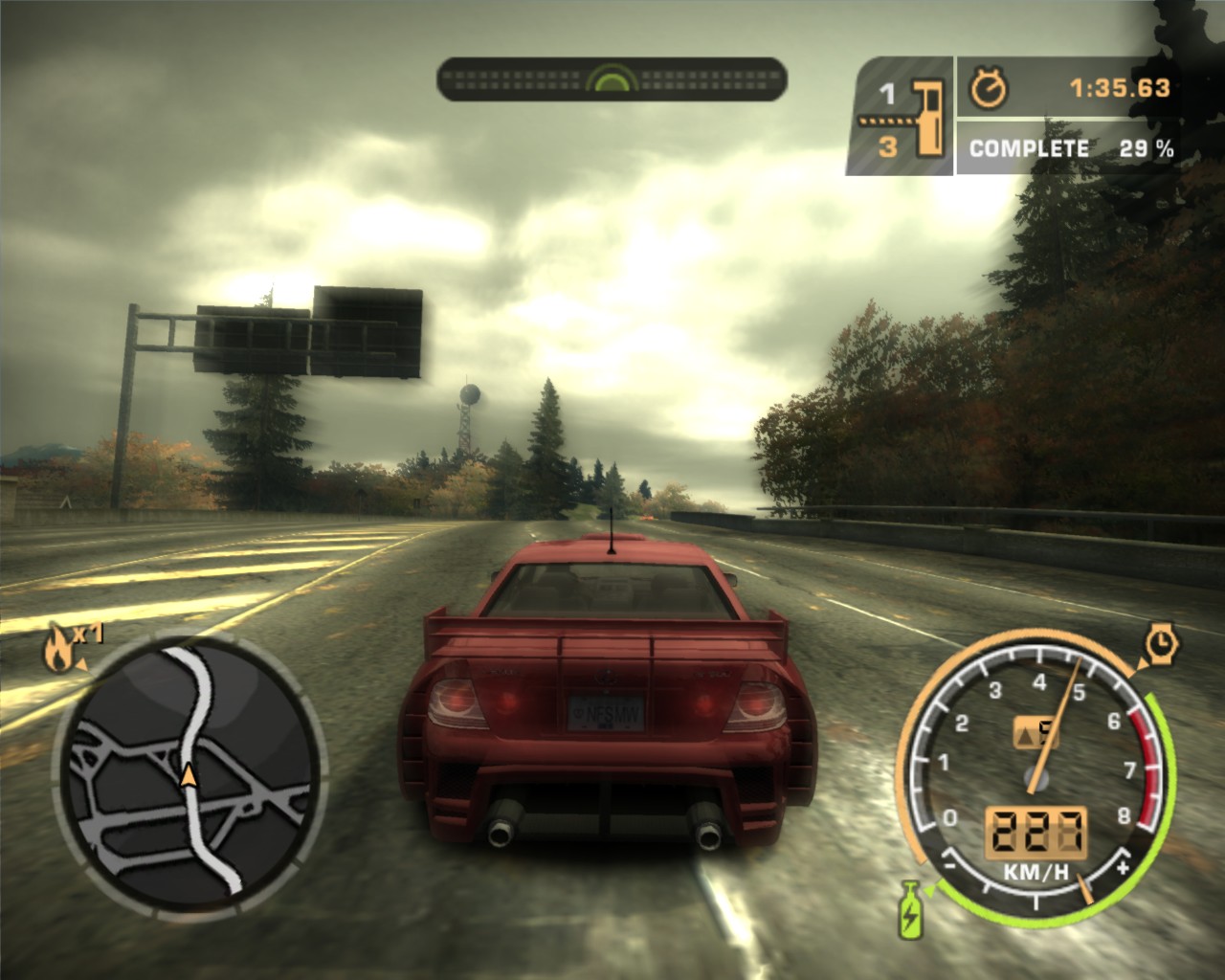The height and width of the screenshot is (980, 1225).
Task: Select the lap position indicator panel
Action: click(900, 117)
